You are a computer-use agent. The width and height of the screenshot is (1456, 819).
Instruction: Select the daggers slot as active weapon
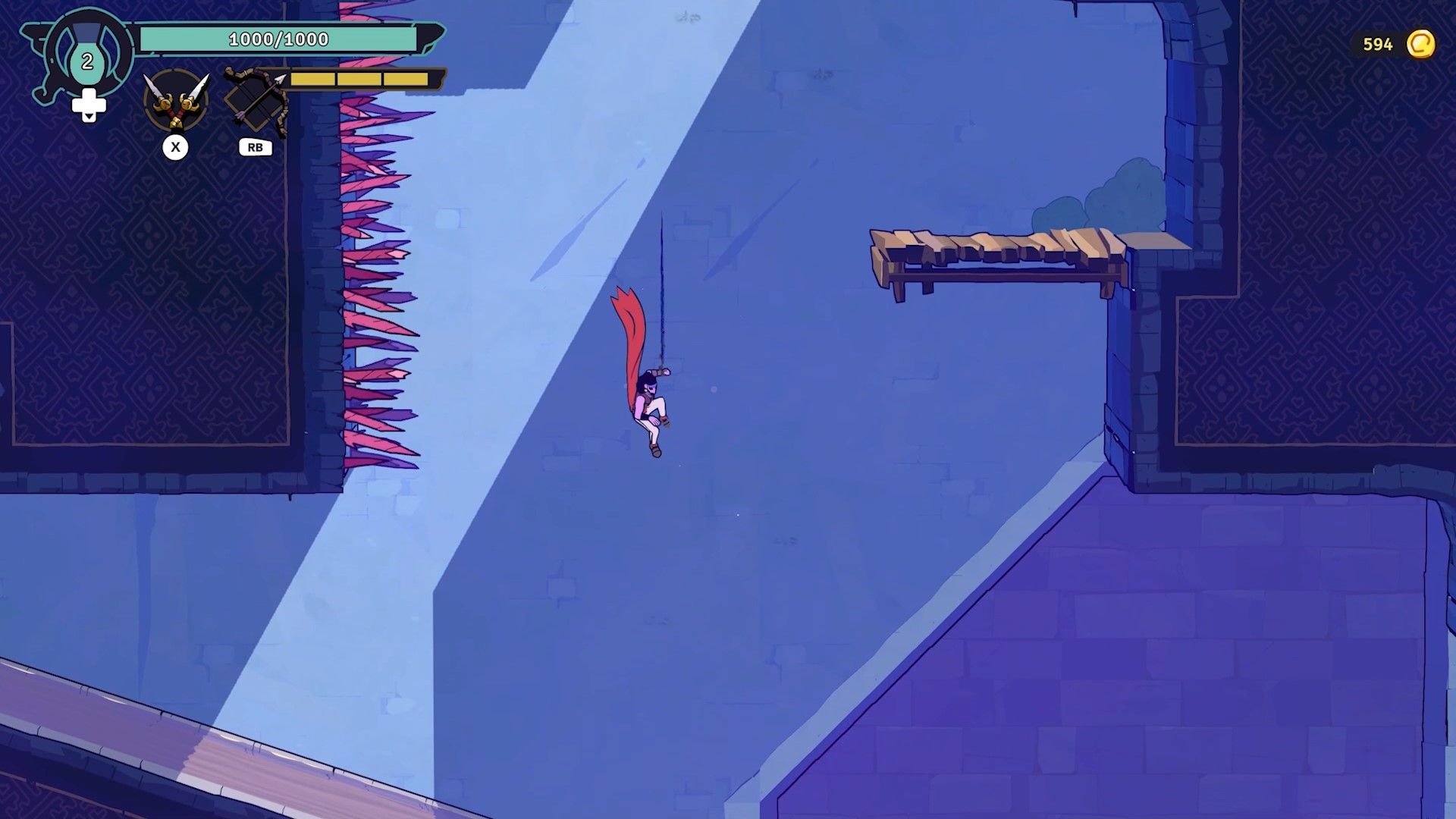(x=176, y=101)
